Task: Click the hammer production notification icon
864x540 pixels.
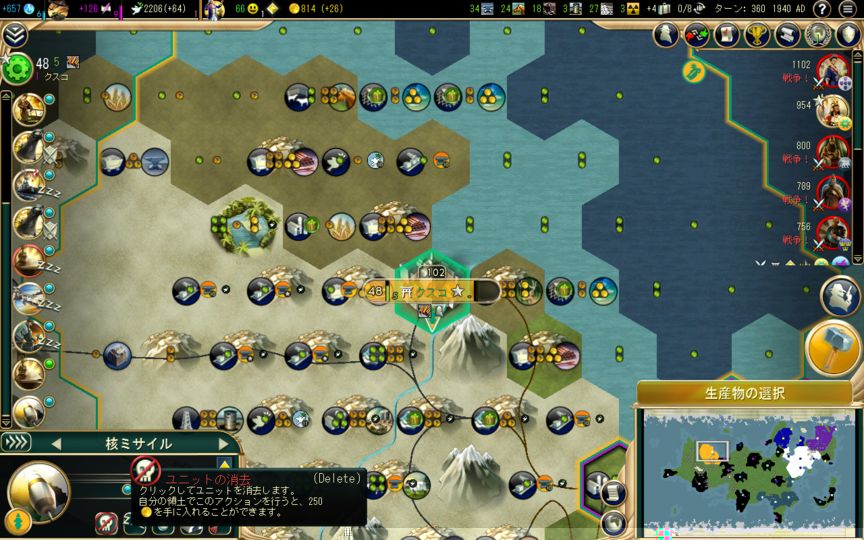Action: [833, 348]
